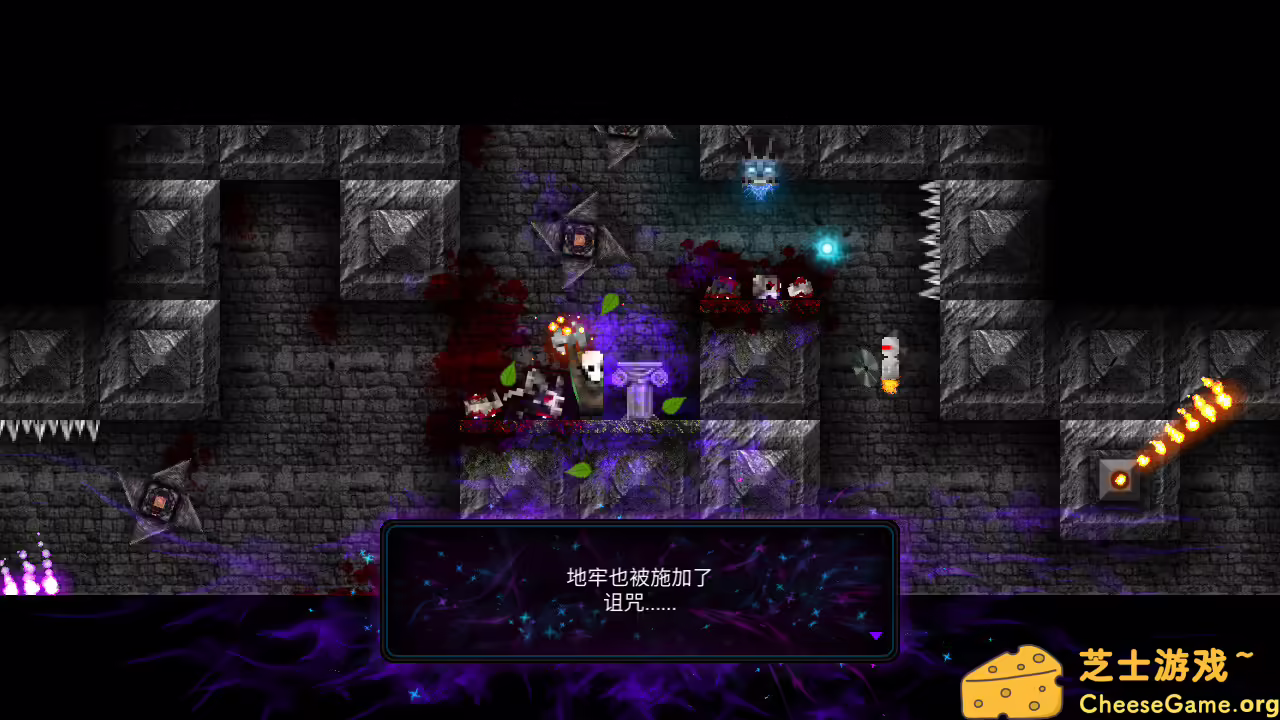
Task: Click the purple triangle to advance dialogue
Action: 876,635
